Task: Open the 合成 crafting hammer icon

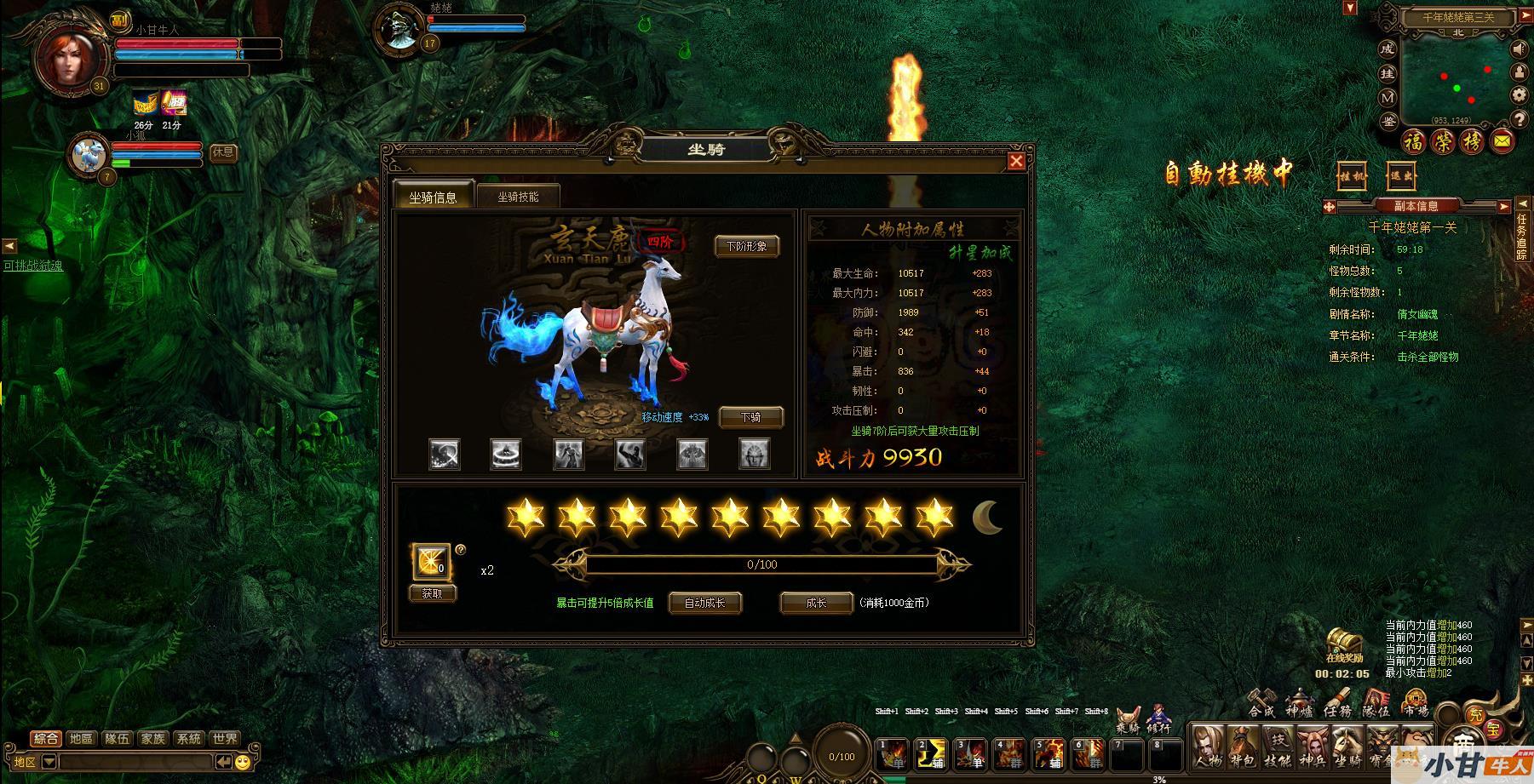Action: point(1261,703)
